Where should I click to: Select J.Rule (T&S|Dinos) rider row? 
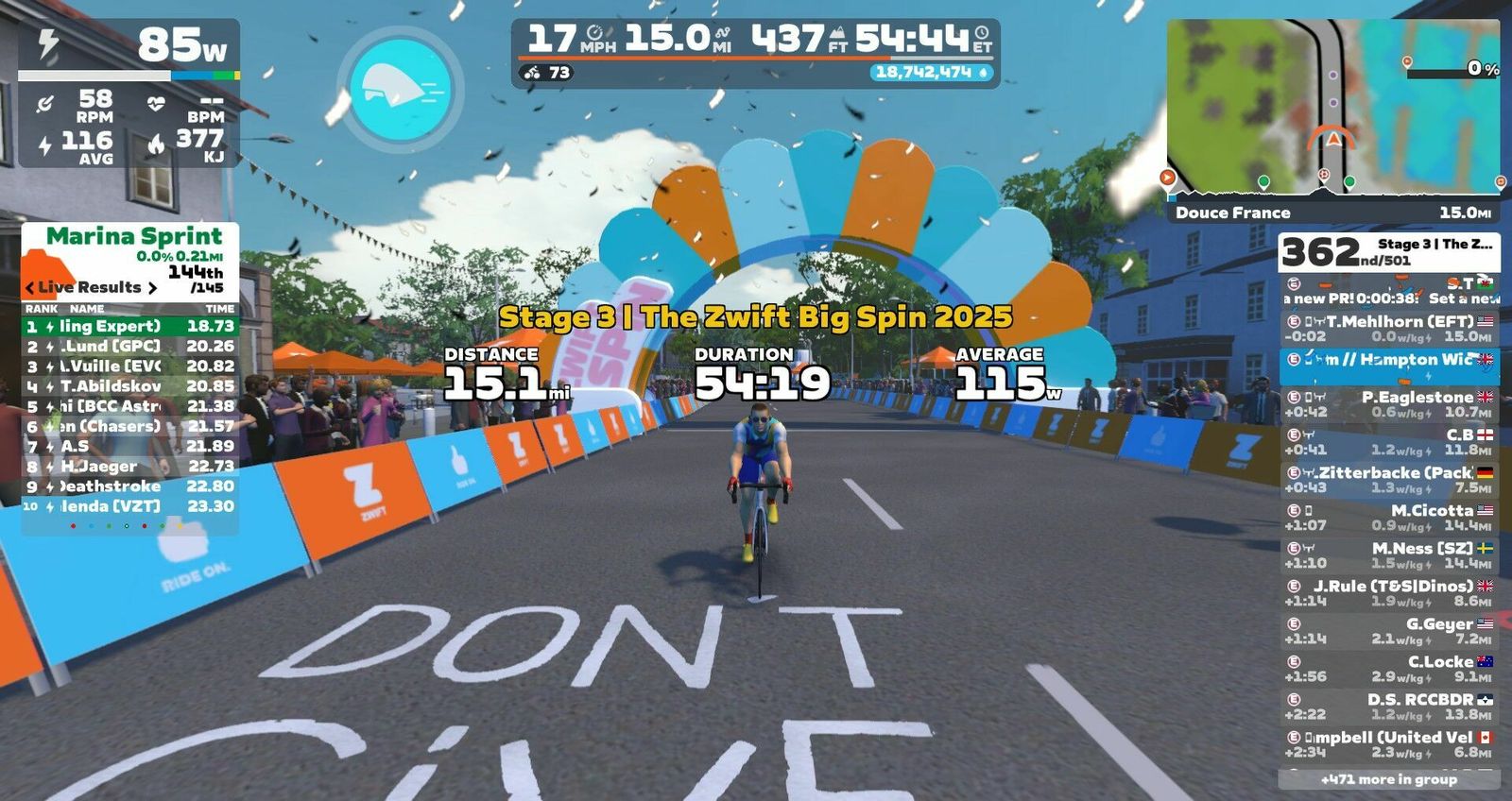1388,593
